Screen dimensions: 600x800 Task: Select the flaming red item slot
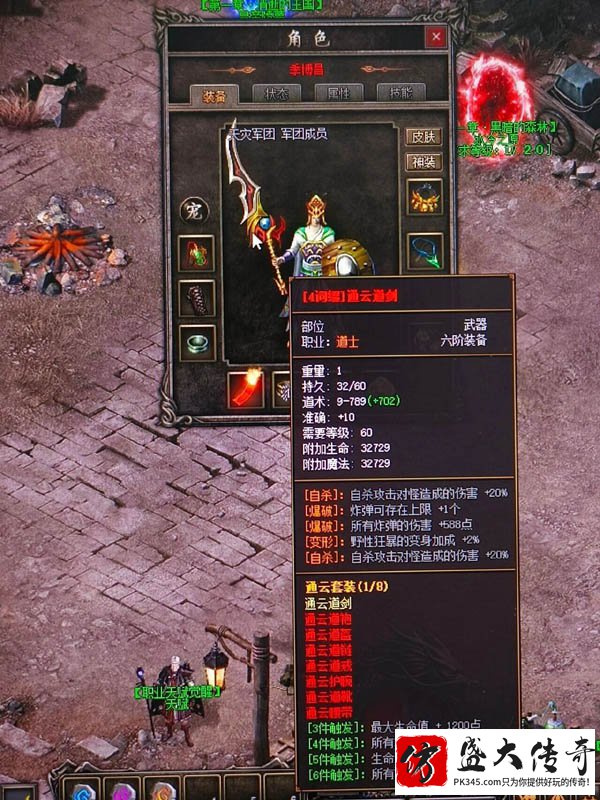tap(245, 388)
